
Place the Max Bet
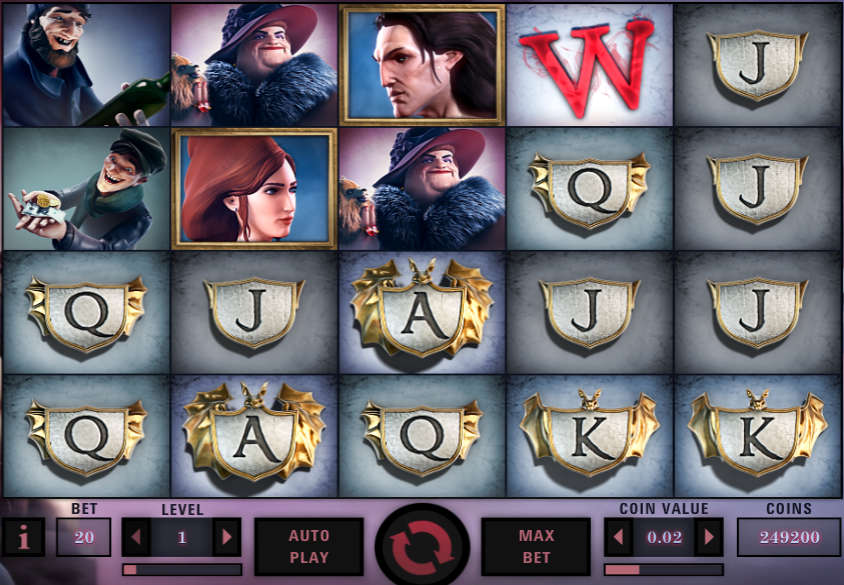tap(536, 546)
